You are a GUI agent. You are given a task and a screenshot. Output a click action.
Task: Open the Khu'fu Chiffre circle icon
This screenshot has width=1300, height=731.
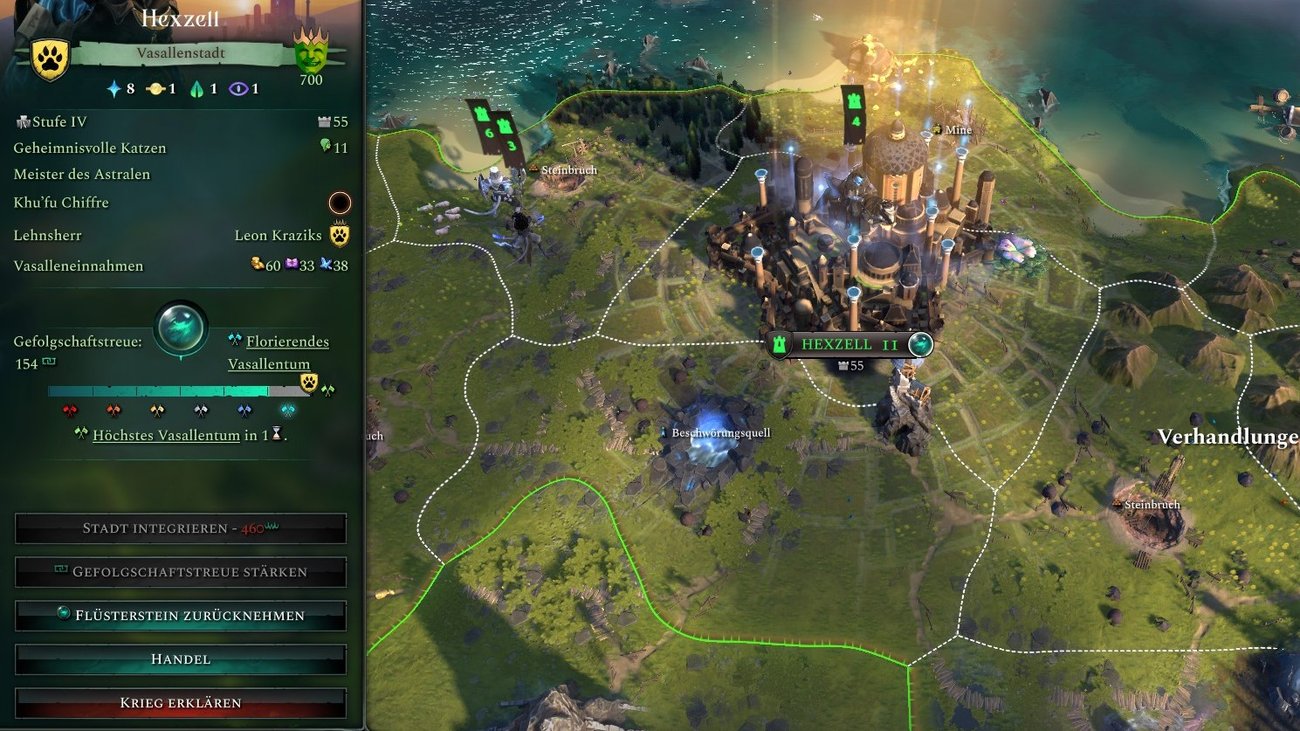click(339, 203)
